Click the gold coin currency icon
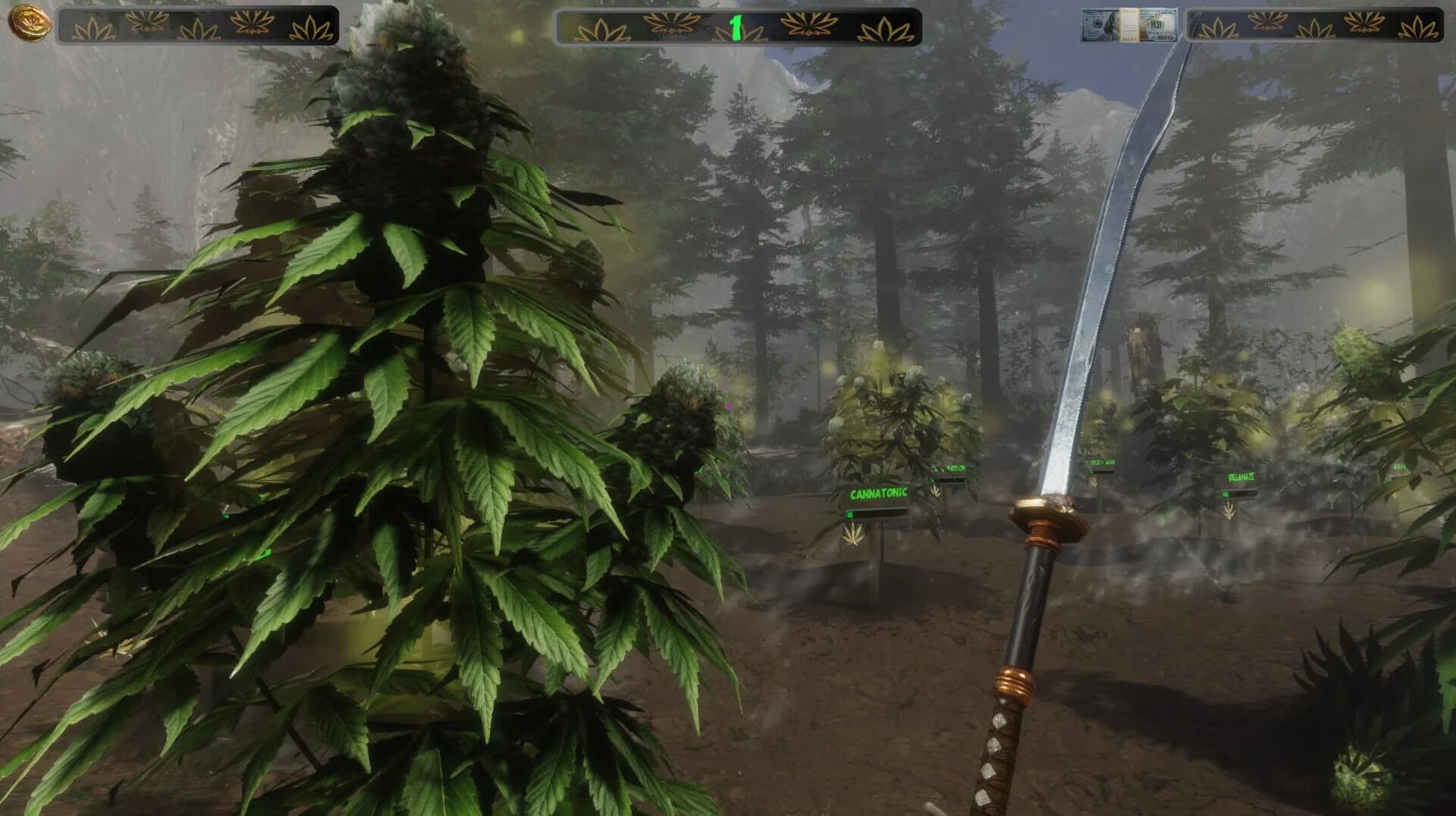This screenshot has height=816, width=1456. pos(29,23)
